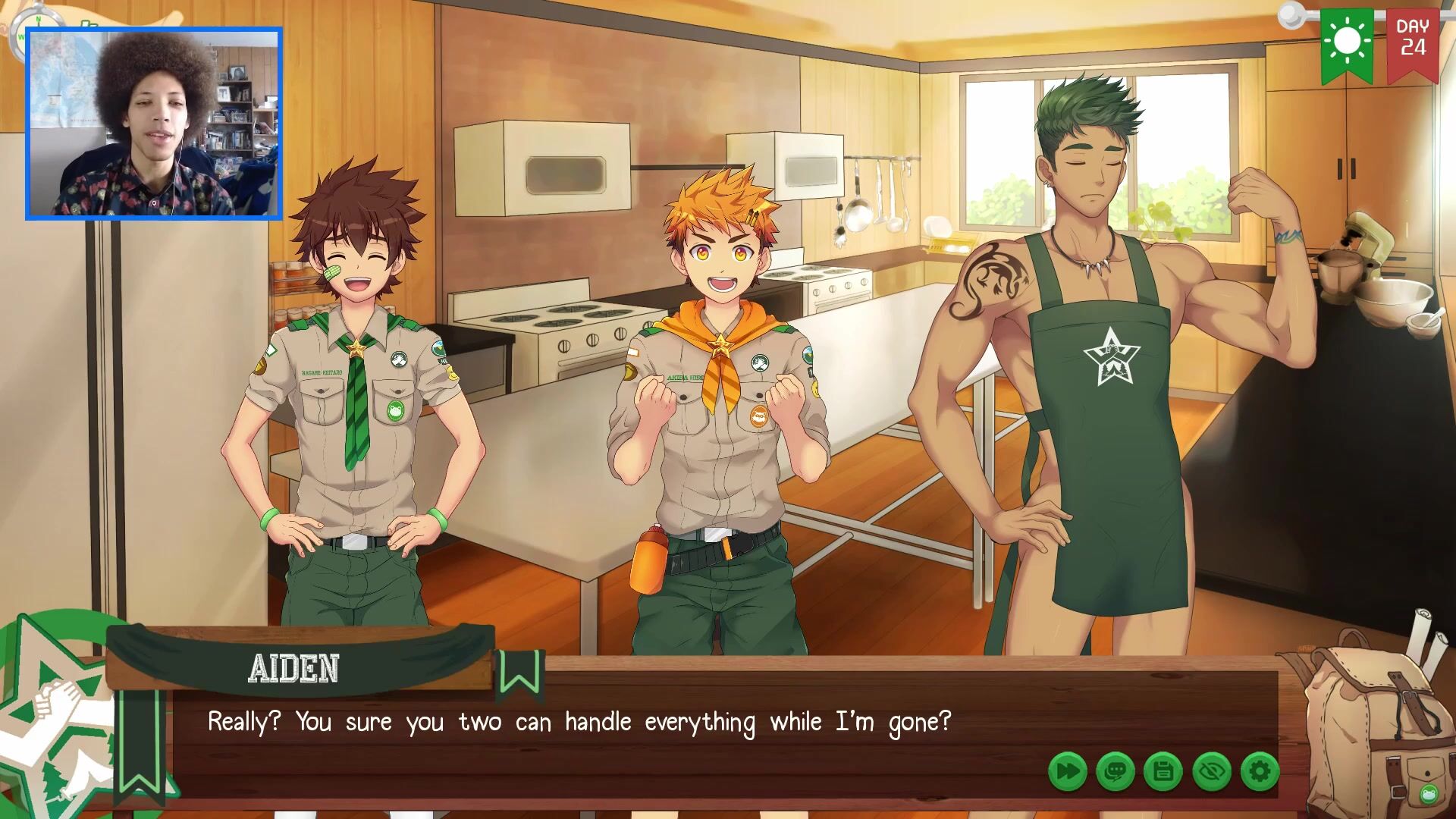This screenshot has width=1456, height=819.
Task: Click the streamer's webcam overlay
Action: [154, 124]
